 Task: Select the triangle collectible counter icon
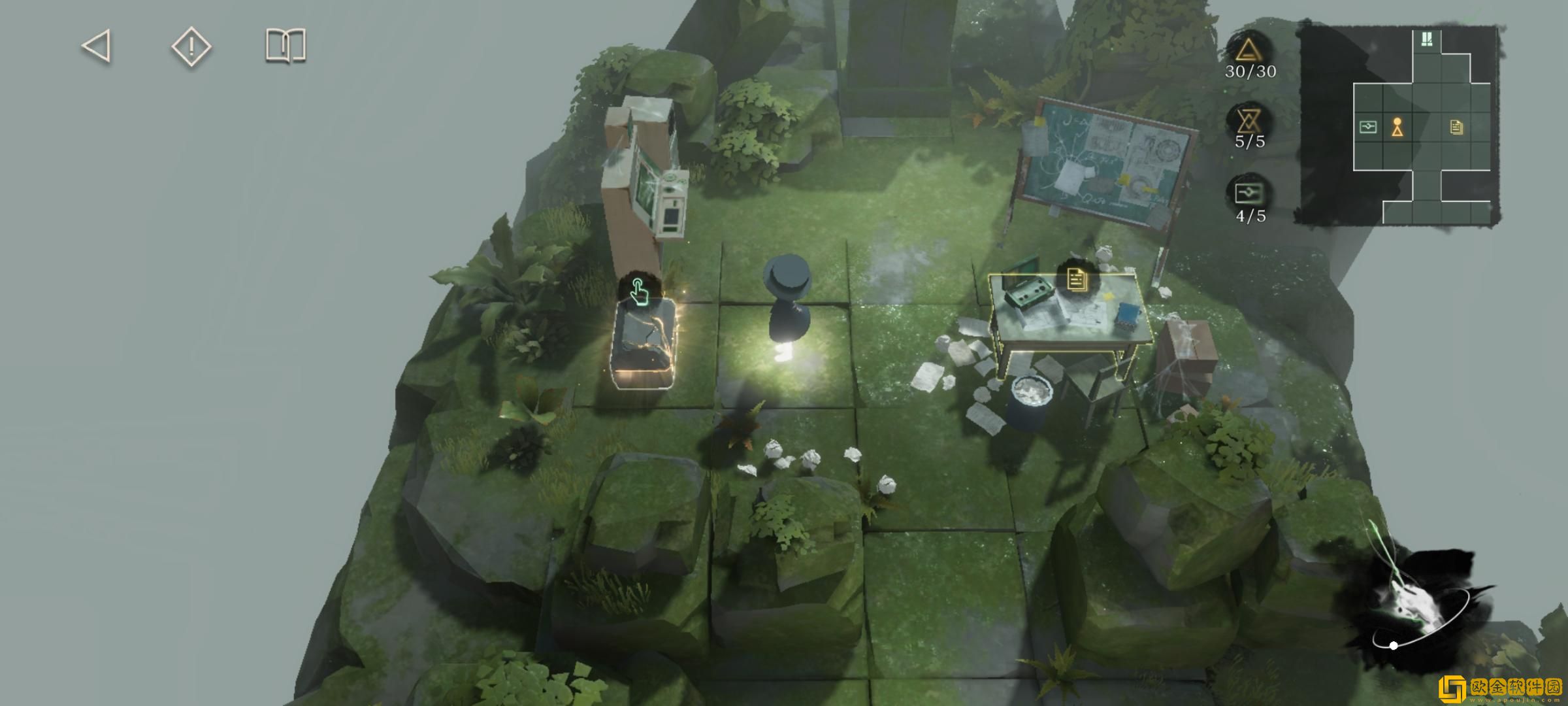coord(1249,50)
